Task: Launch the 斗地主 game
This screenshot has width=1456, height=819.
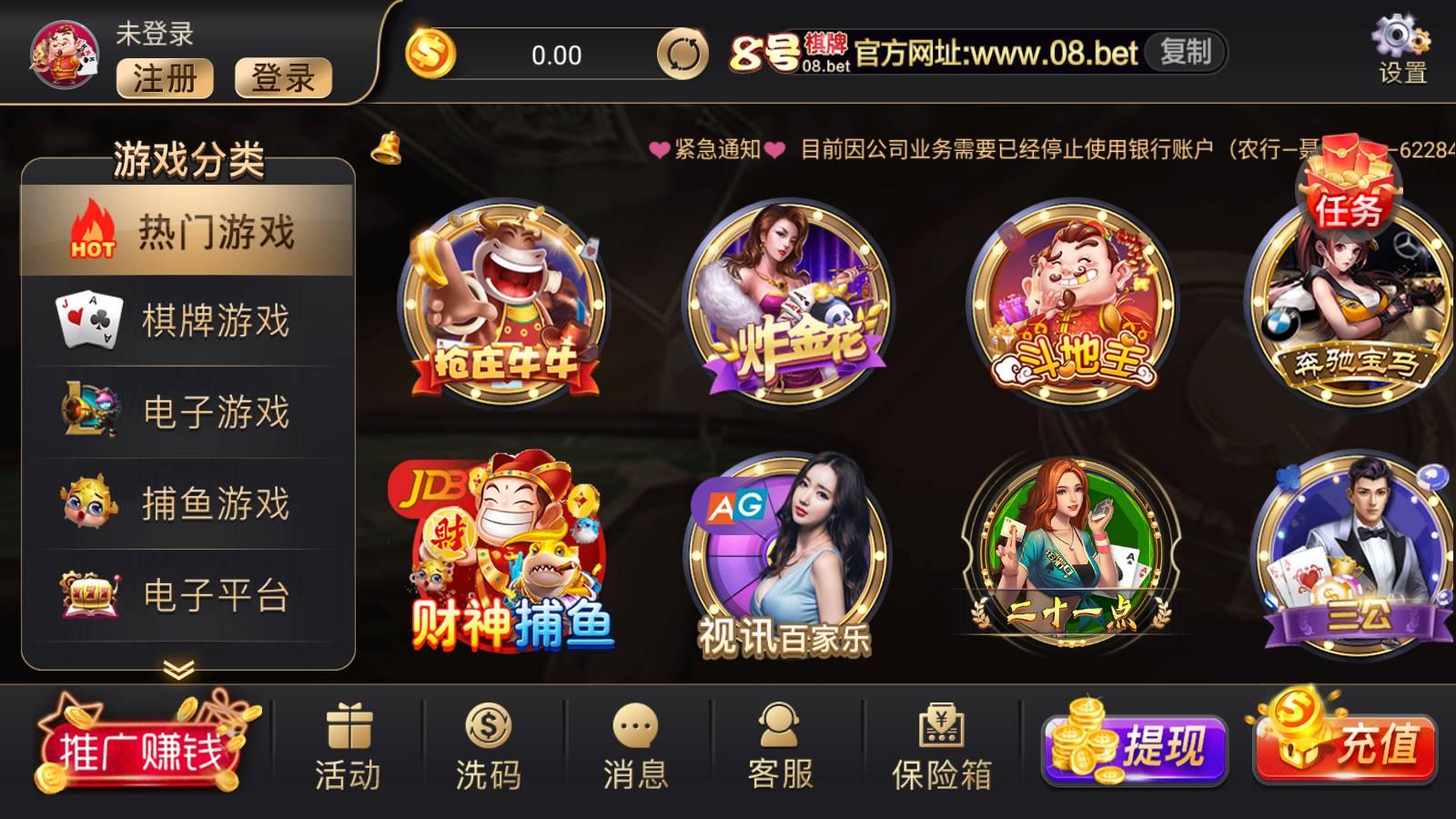Action: pos(1069,300)
